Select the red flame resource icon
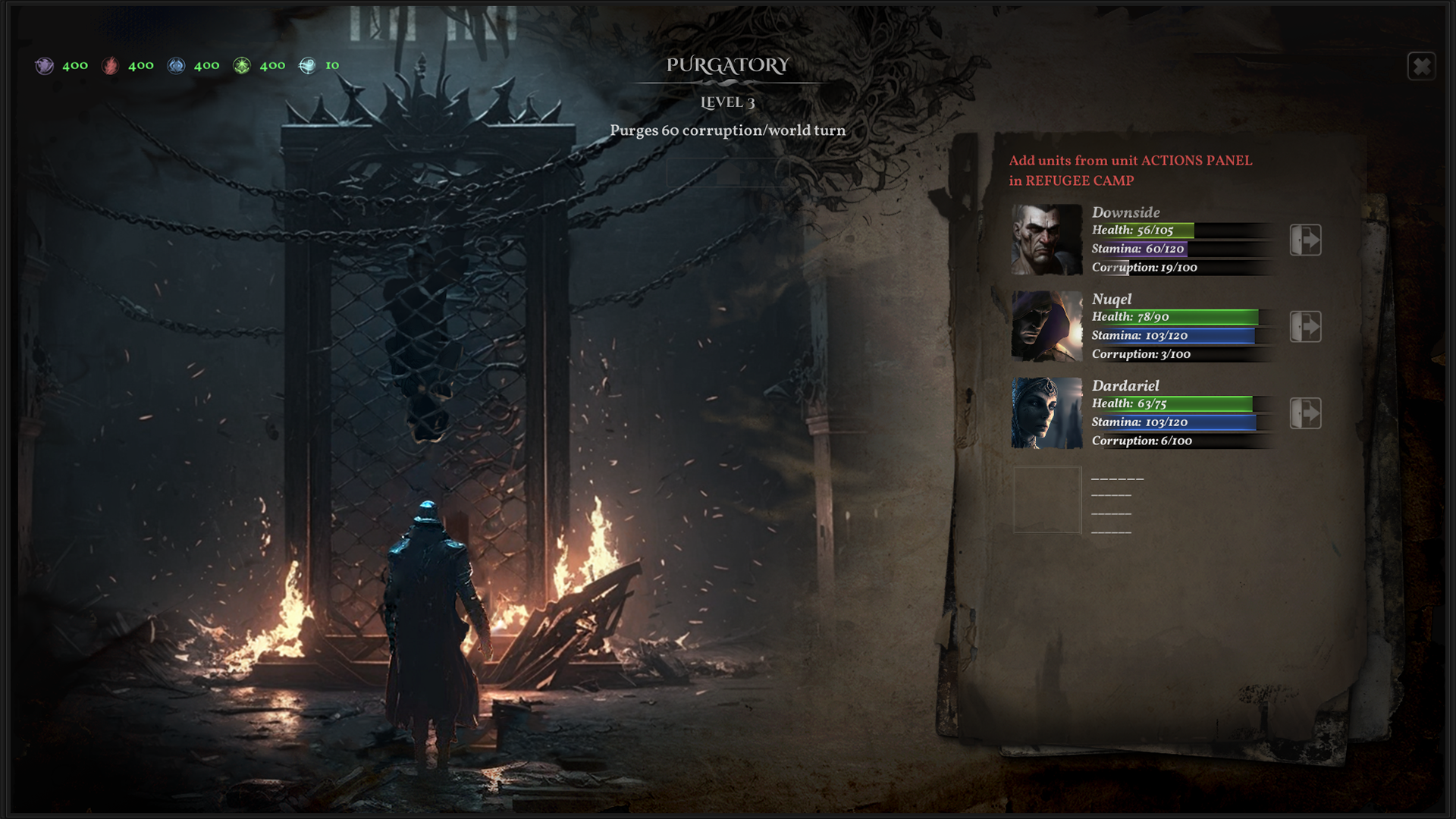 (x=111, y=65)
